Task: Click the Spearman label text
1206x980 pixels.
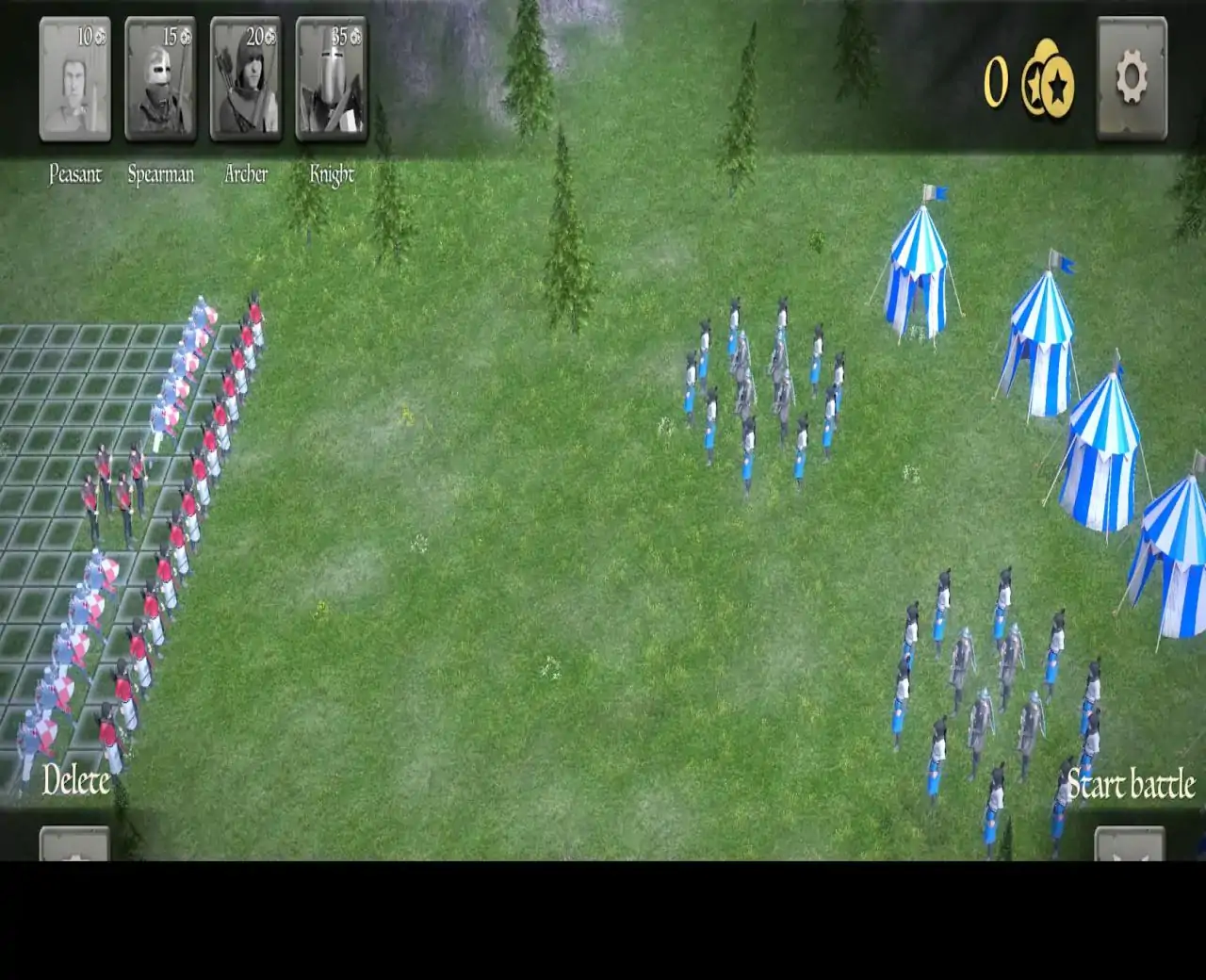Action: click(161, 174)
